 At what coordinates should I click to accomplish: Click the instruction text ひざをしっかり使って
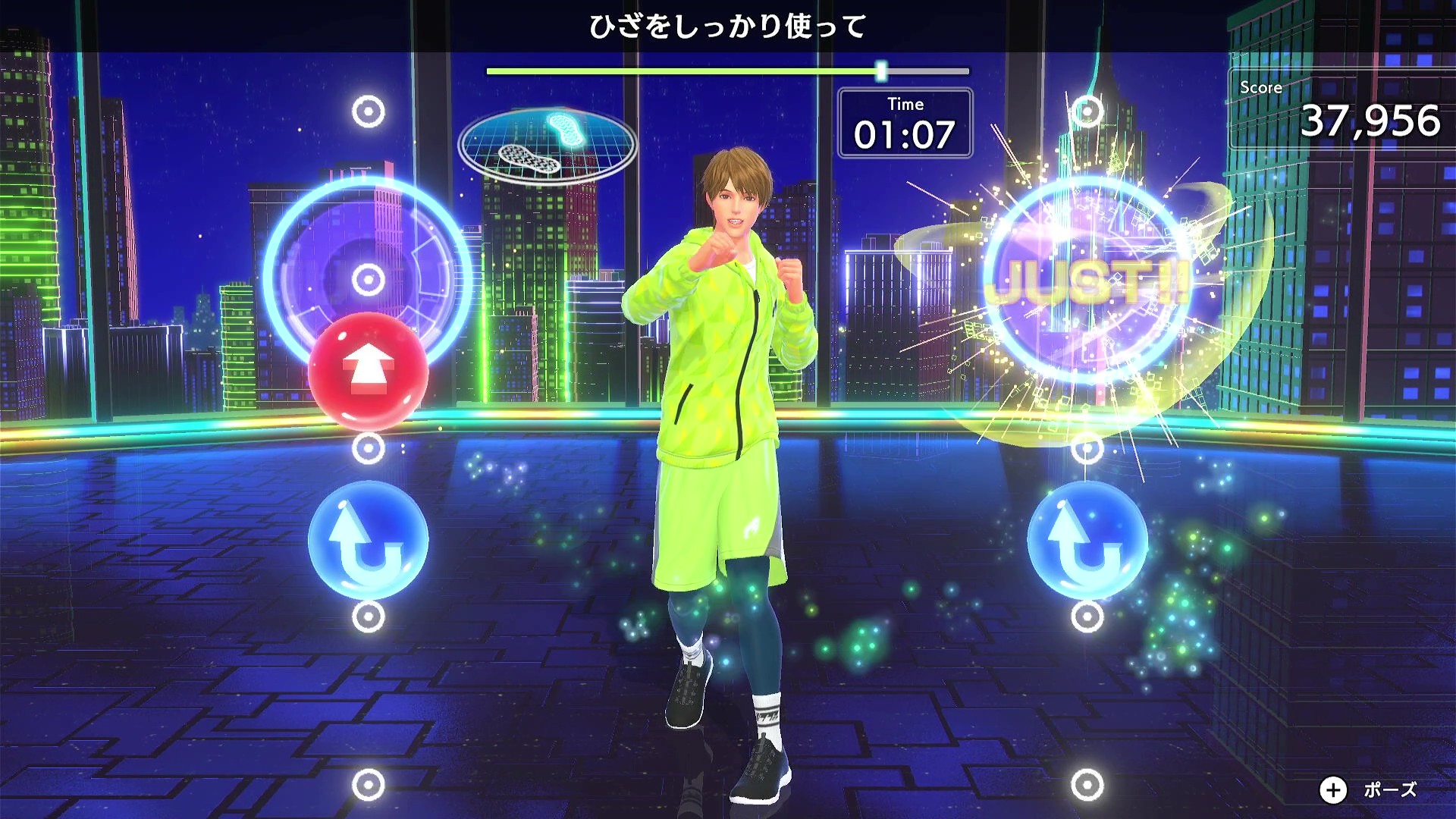(x=728, y=24)
